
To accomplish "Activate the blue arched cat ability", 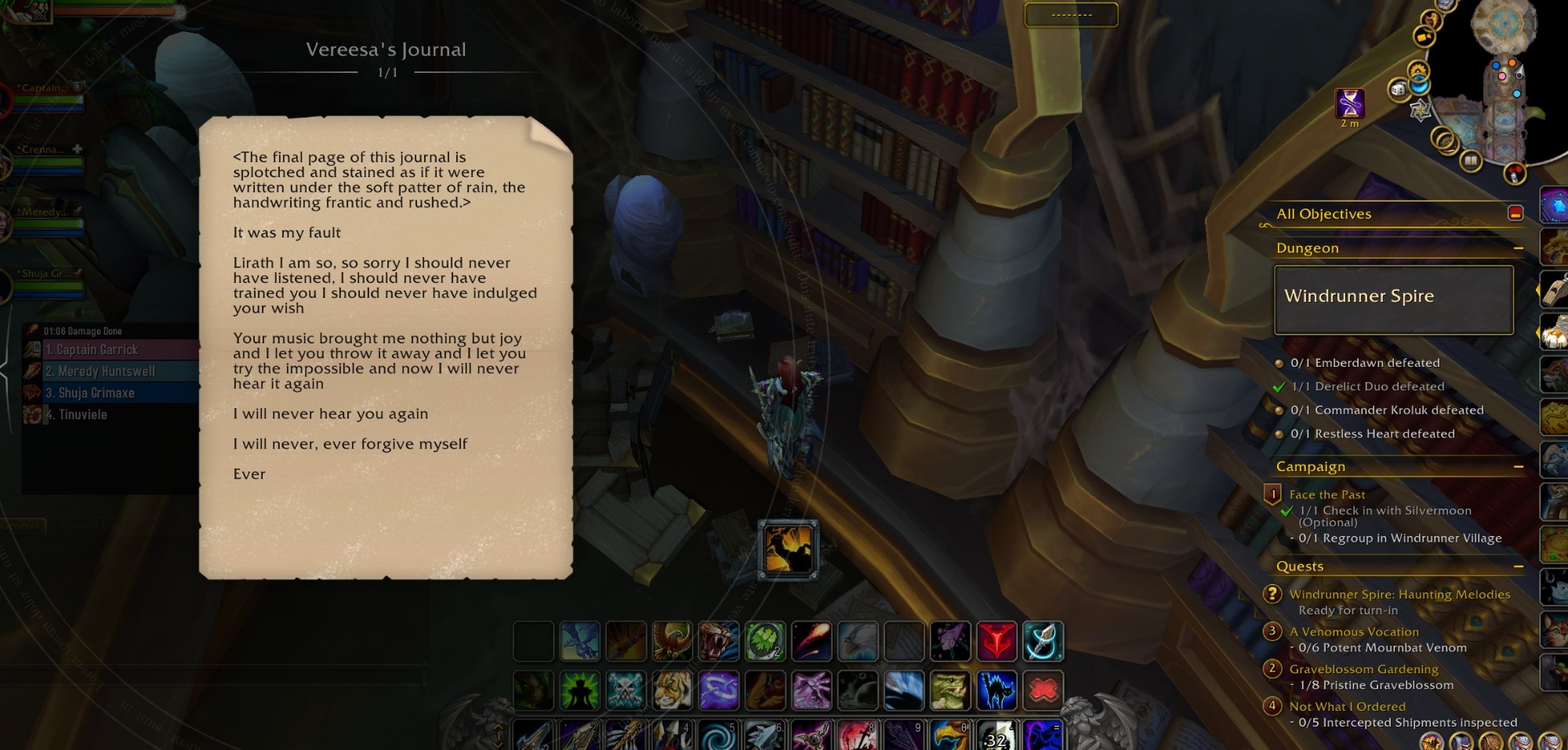I will coord(996,690).
